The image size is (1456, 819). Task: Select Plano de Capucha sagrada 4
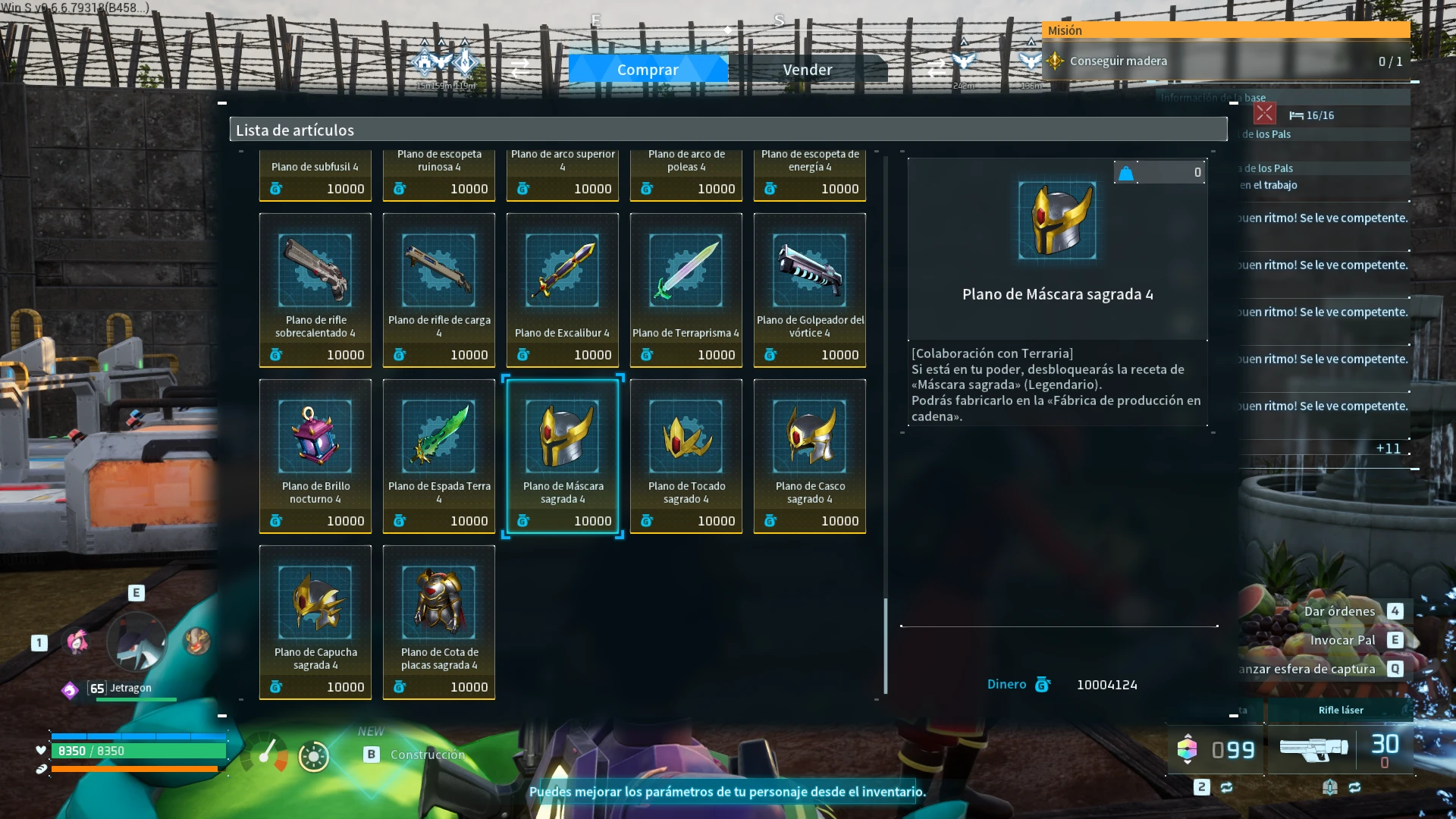[315, 622]
